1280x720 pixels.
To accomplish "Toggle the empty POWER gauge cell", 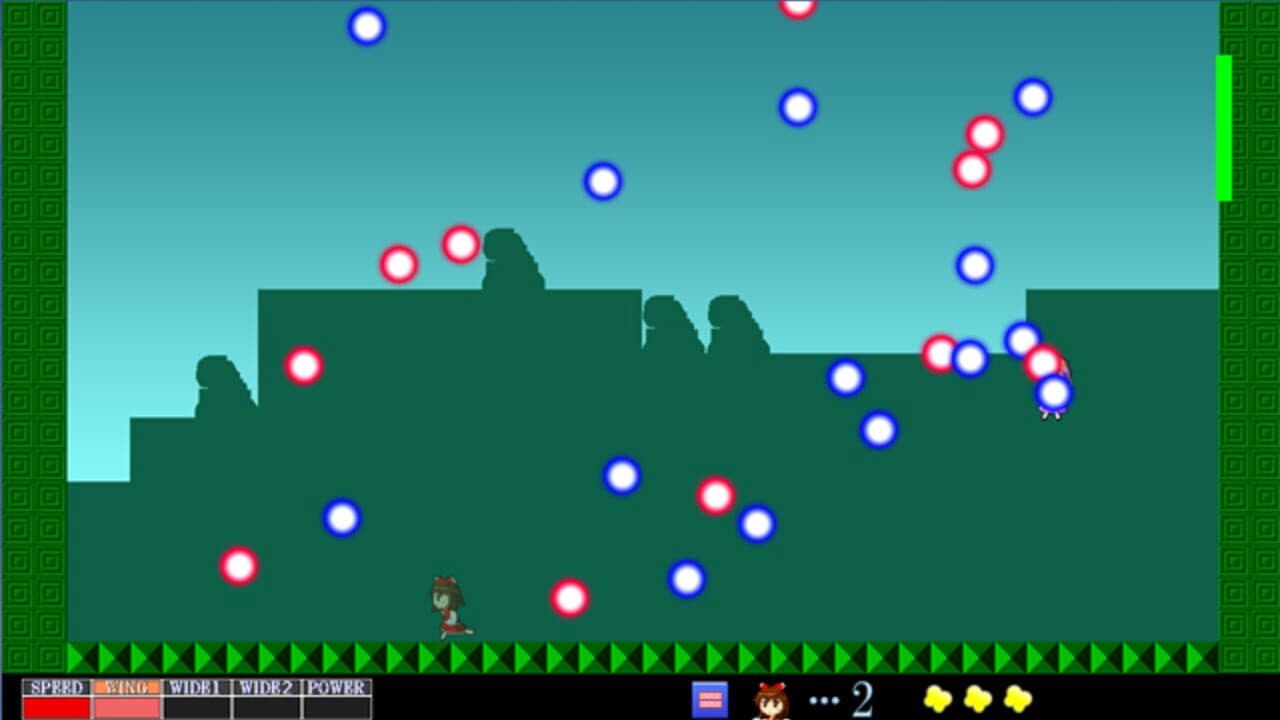I will 333,707.
